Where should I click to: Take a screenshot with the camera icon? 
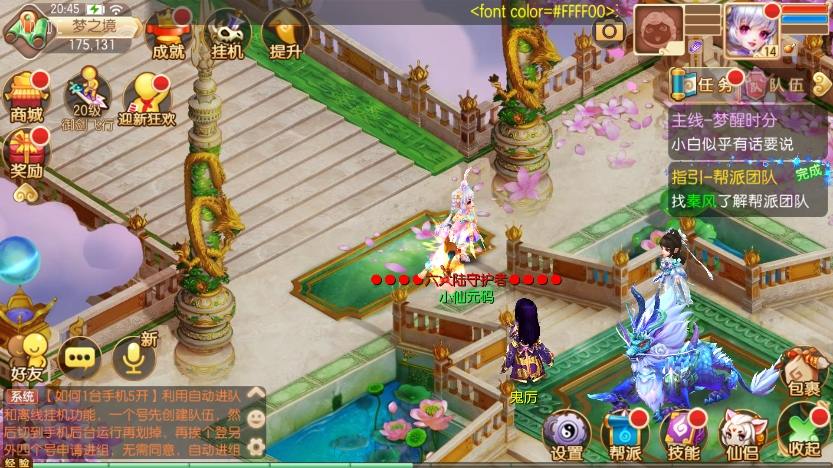608,31
